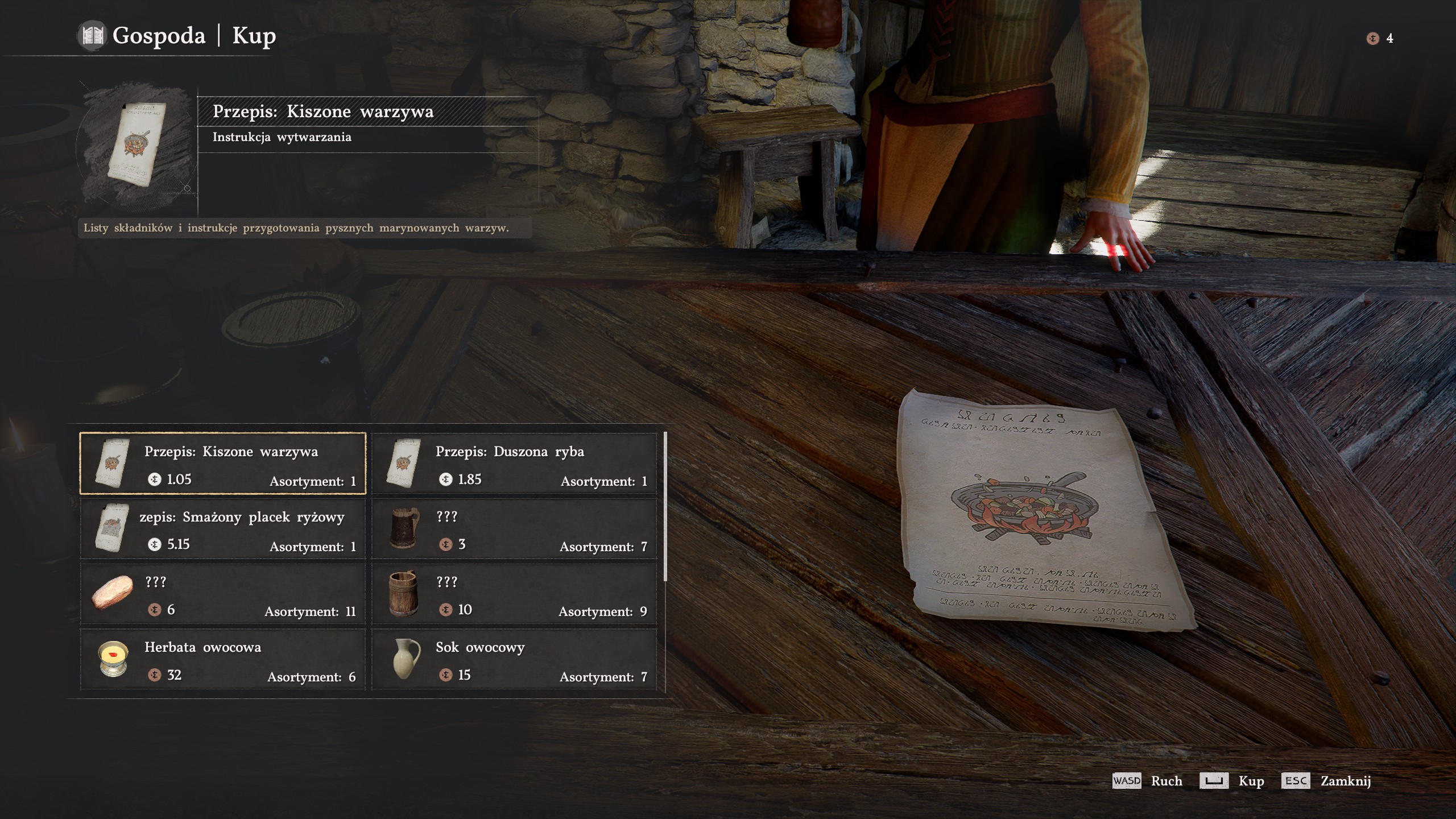The width and height of the screenshot is (1456, 819).
Task: Select the Sok owocowy jug
Action: coord(514,660)
